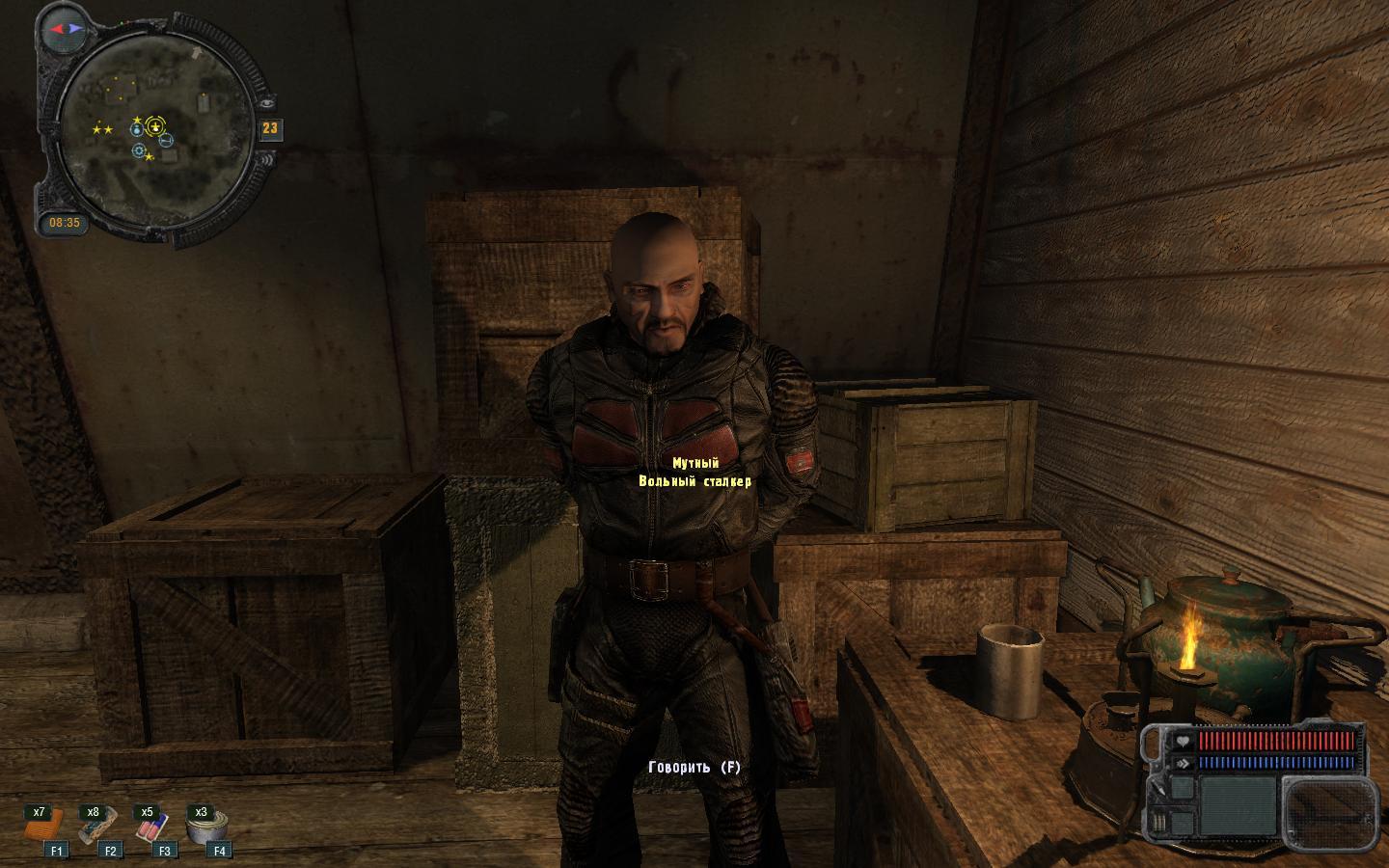The height and width of the screenshot is (868, 1389).
Task: Click the compass on the minimap
Action: [x=66, y=29]
